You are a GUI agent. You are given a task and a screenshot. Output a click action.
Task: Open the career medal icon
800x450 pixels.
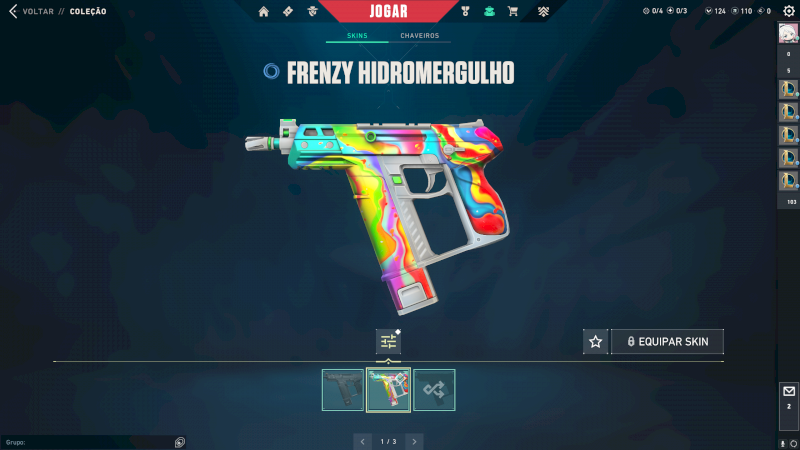465,12
